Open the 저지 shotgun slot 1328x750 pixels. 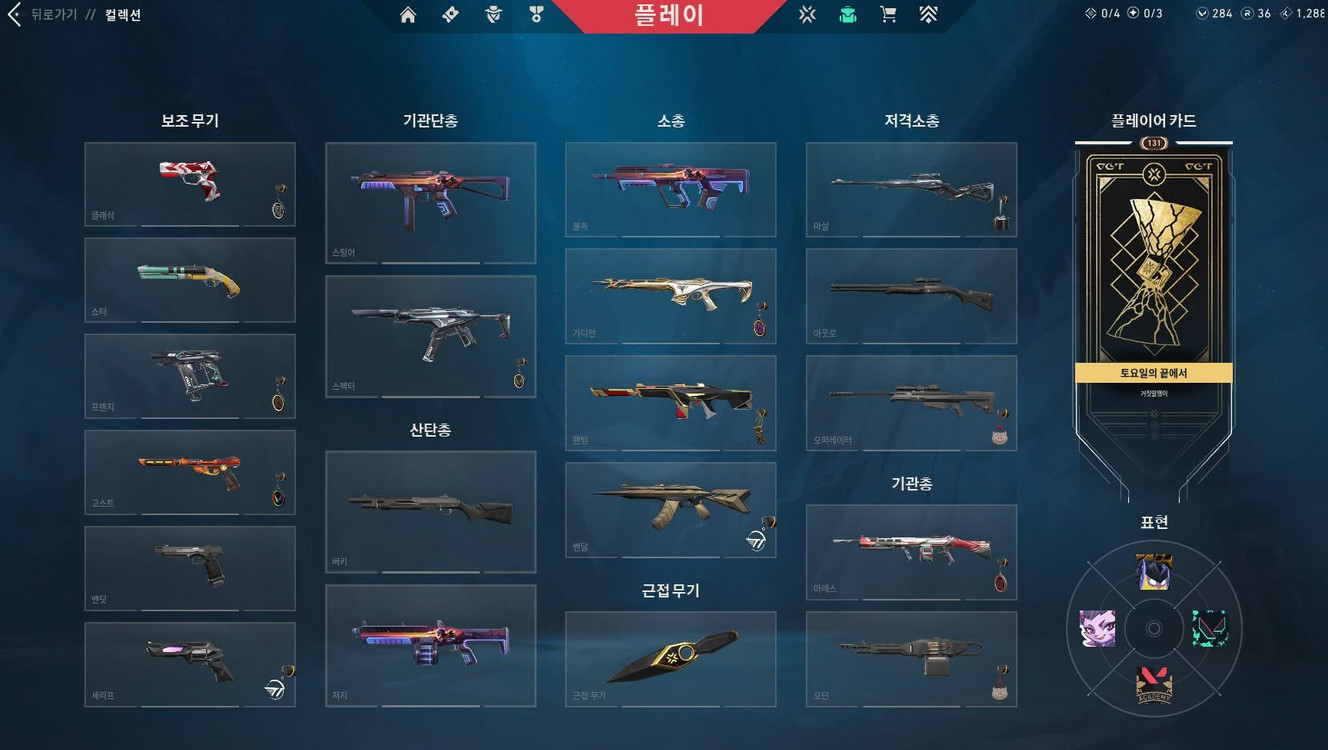(430, 646)
